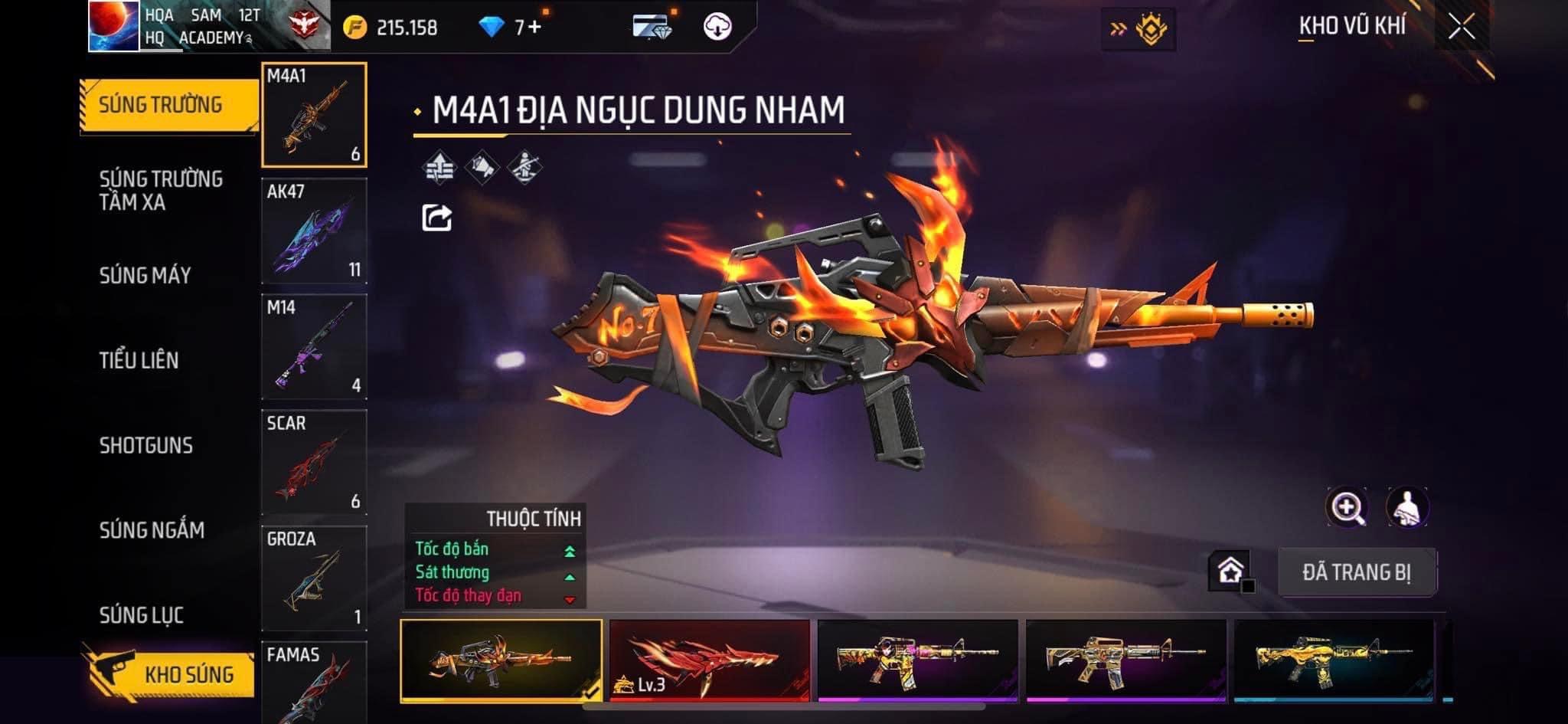Click the Kho Súng button
Screen dimensions: 1568x724
point(170,673)
